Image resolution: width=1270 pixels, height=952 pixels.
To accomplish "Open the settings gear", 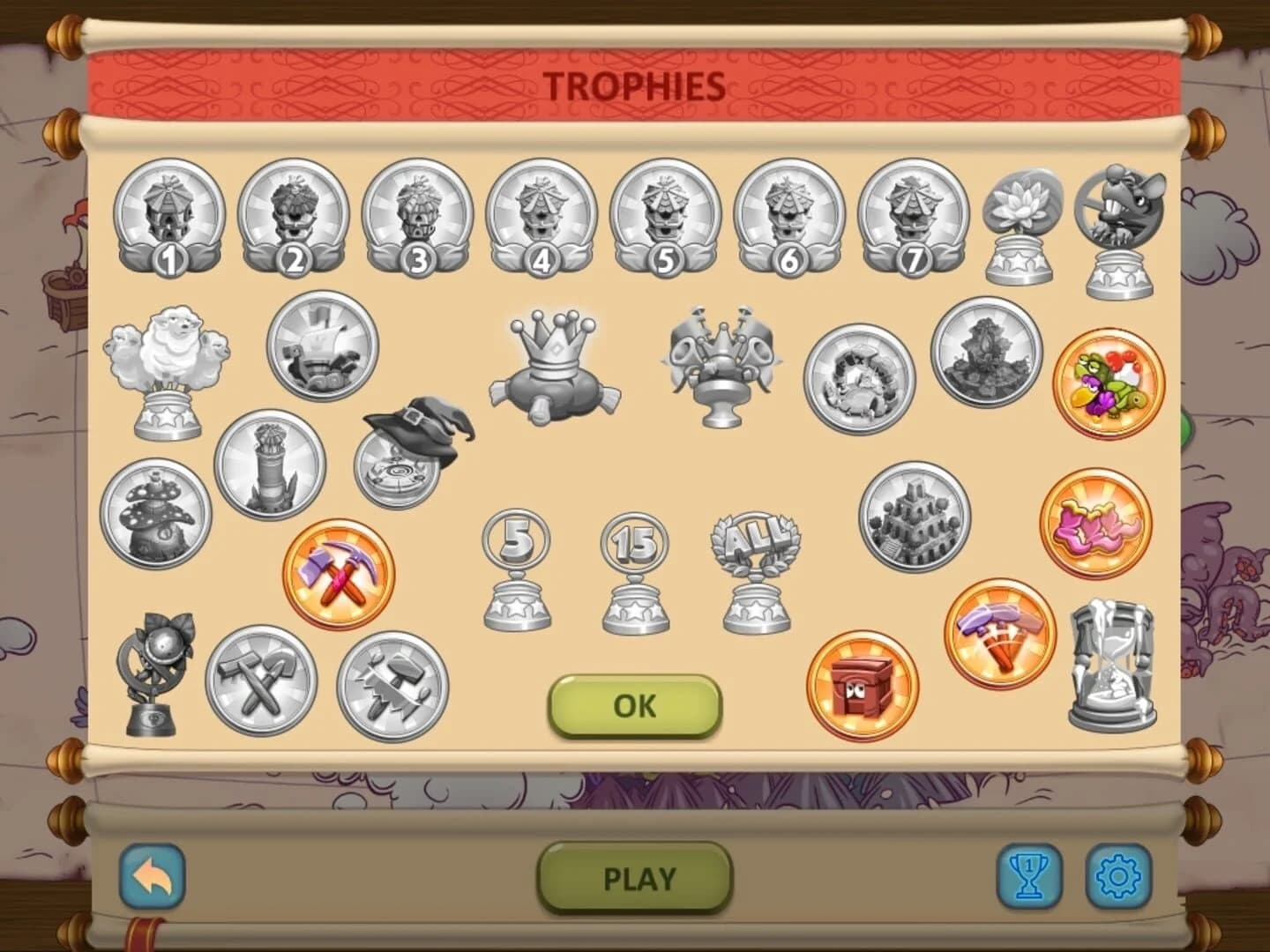I will pyautogui.click(x=1117, y=878).
